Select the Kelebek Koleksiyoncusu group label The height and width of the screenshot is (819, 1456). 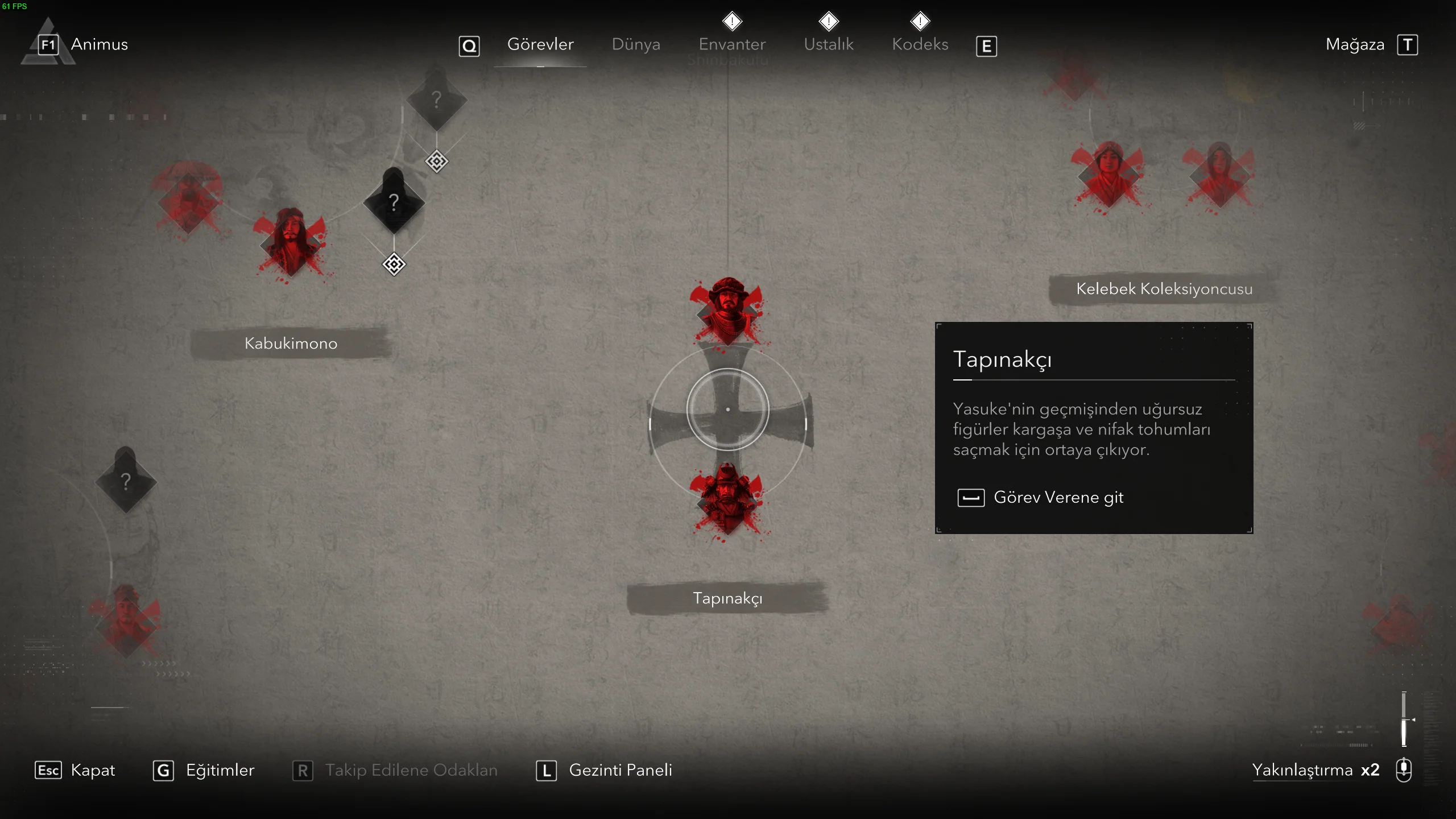[1164, 289]
